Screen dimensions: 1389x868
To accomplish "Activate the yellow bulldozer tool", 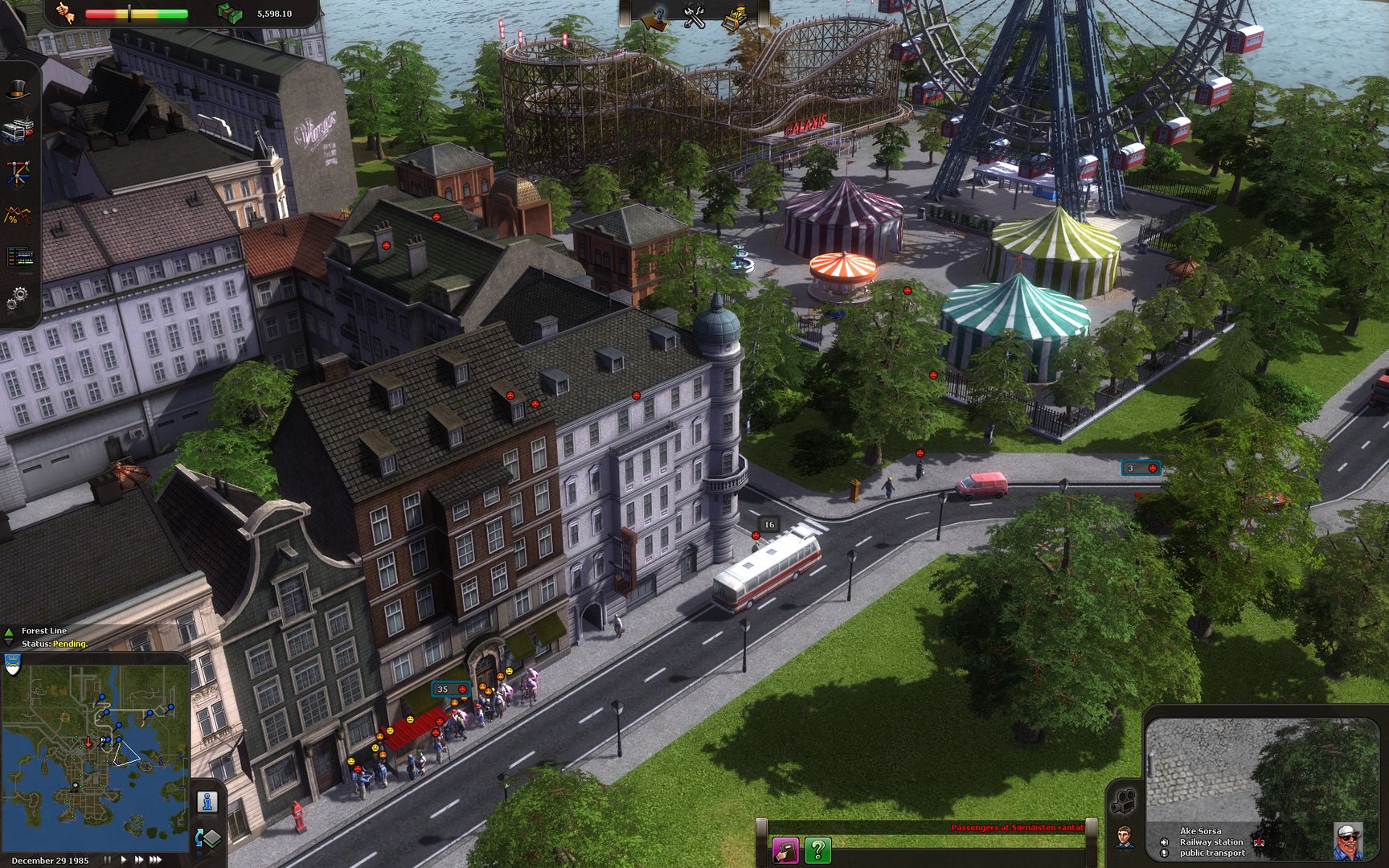I will tap(733, 18).
